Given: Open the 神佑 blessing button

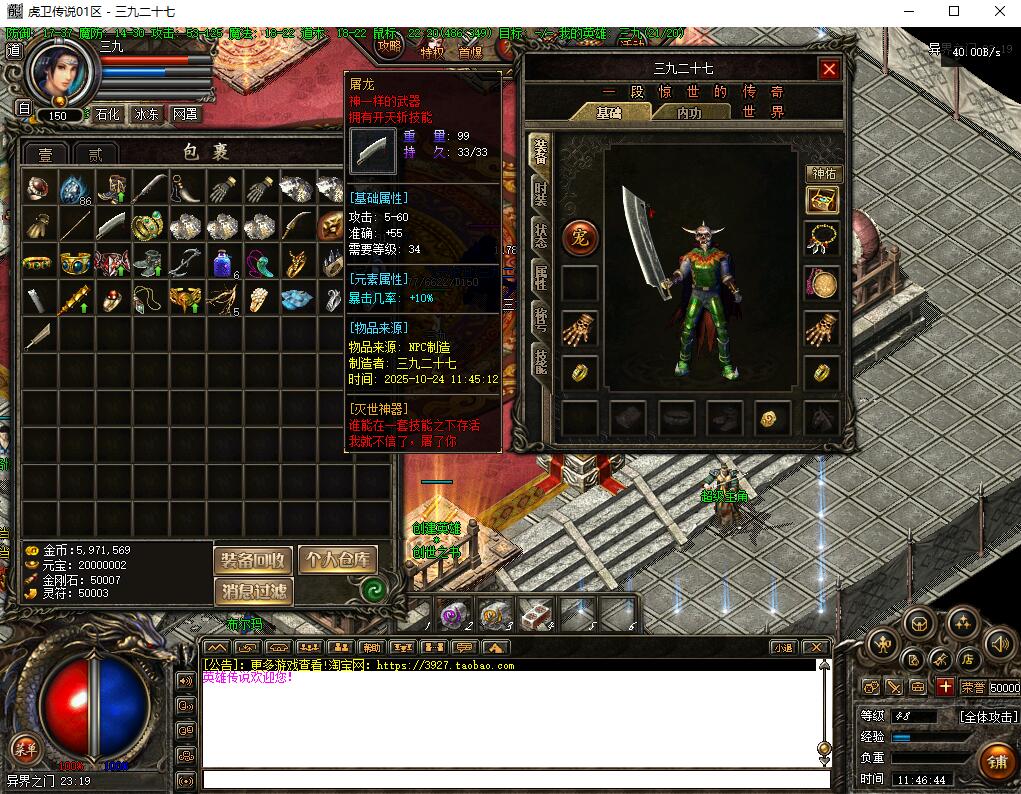Looking at the screenshot, I should pyautogui.click(x=823, y=174).
